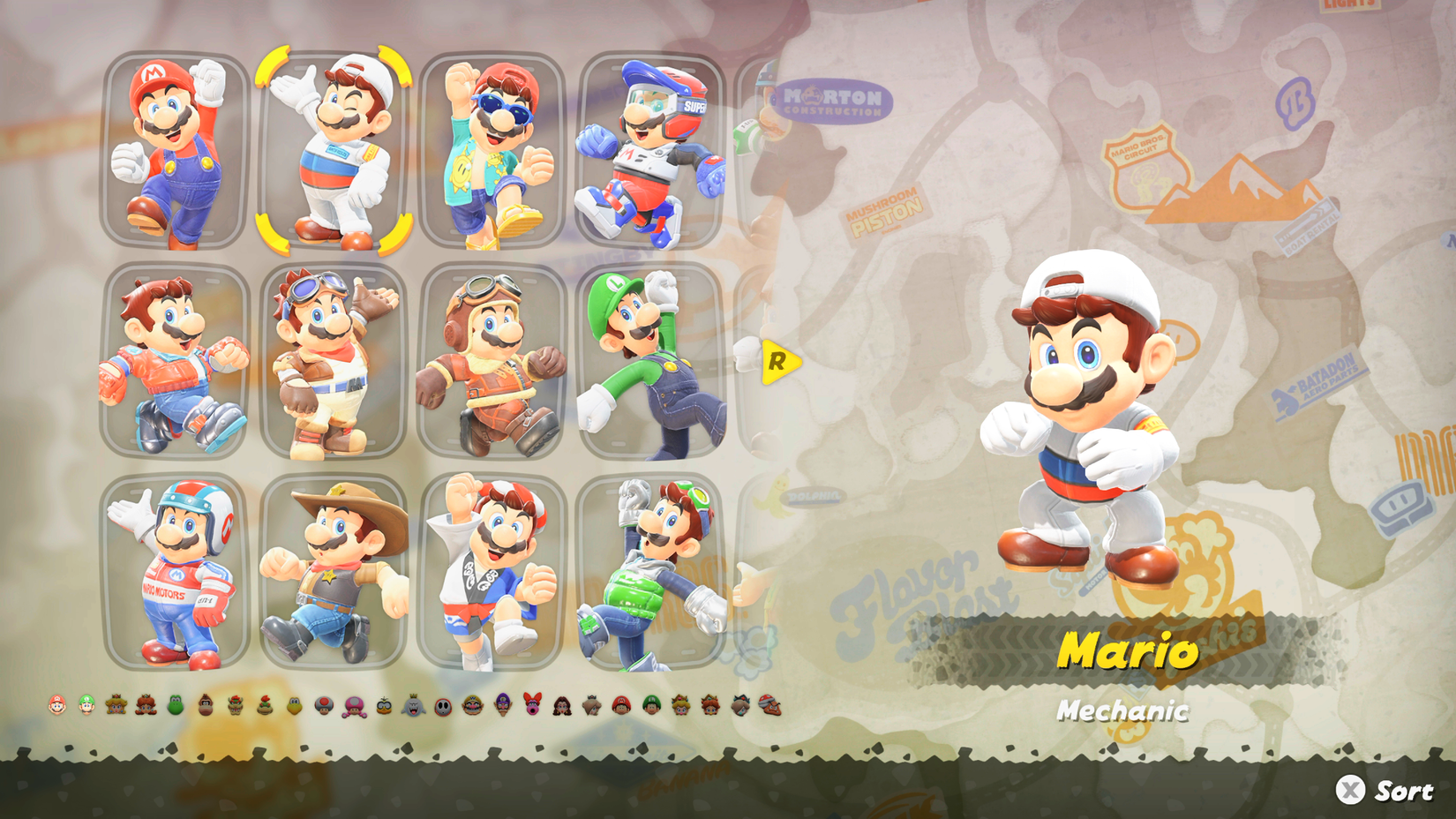This screenshot has width=1456, height=819.
Task: Choose Daisy's head icon
Action: pyautogui.click(x=146, y=706)
